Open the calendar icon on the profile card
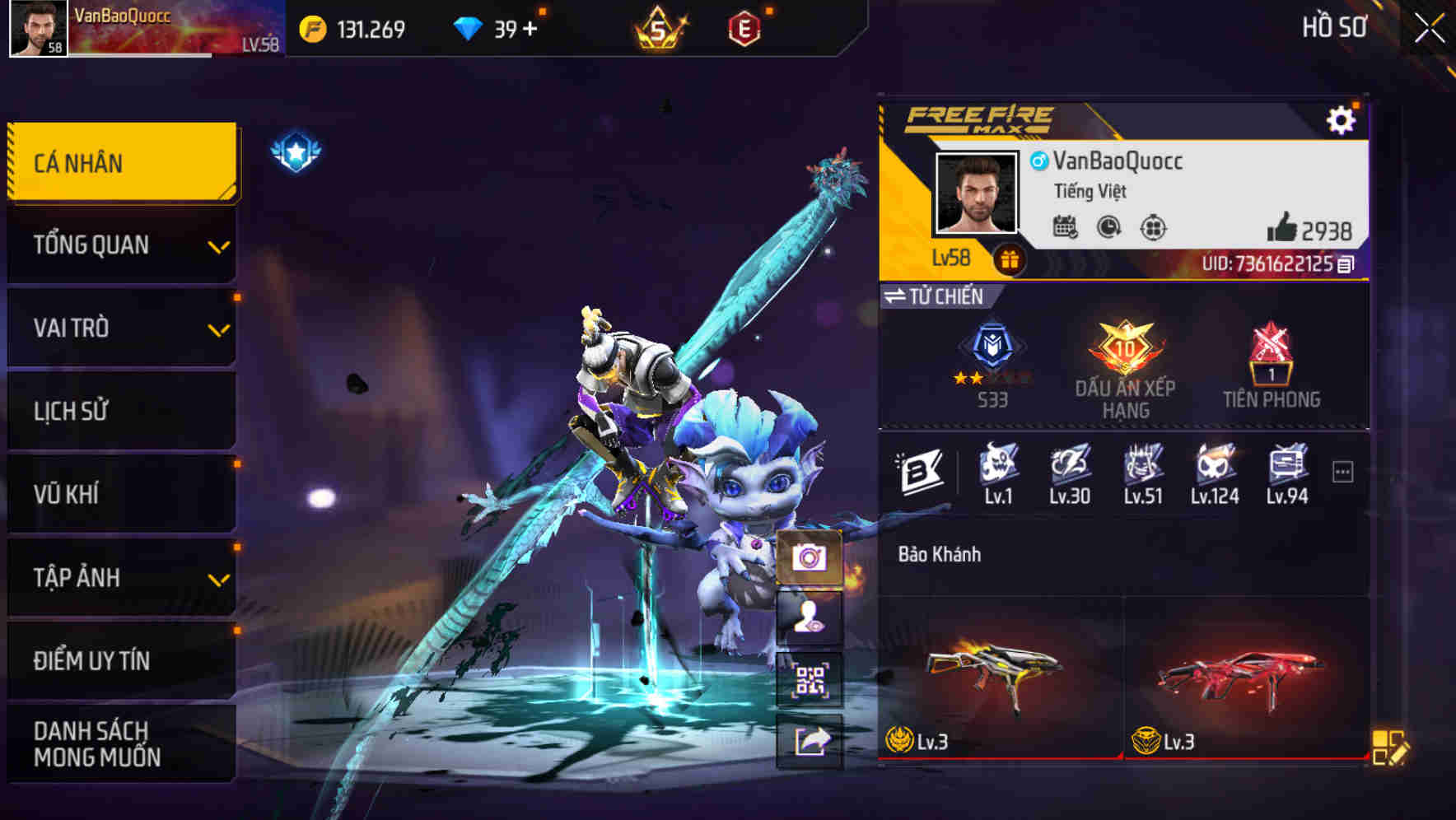The width and height of the screenshot is (1456, 820). [1067, 227]
